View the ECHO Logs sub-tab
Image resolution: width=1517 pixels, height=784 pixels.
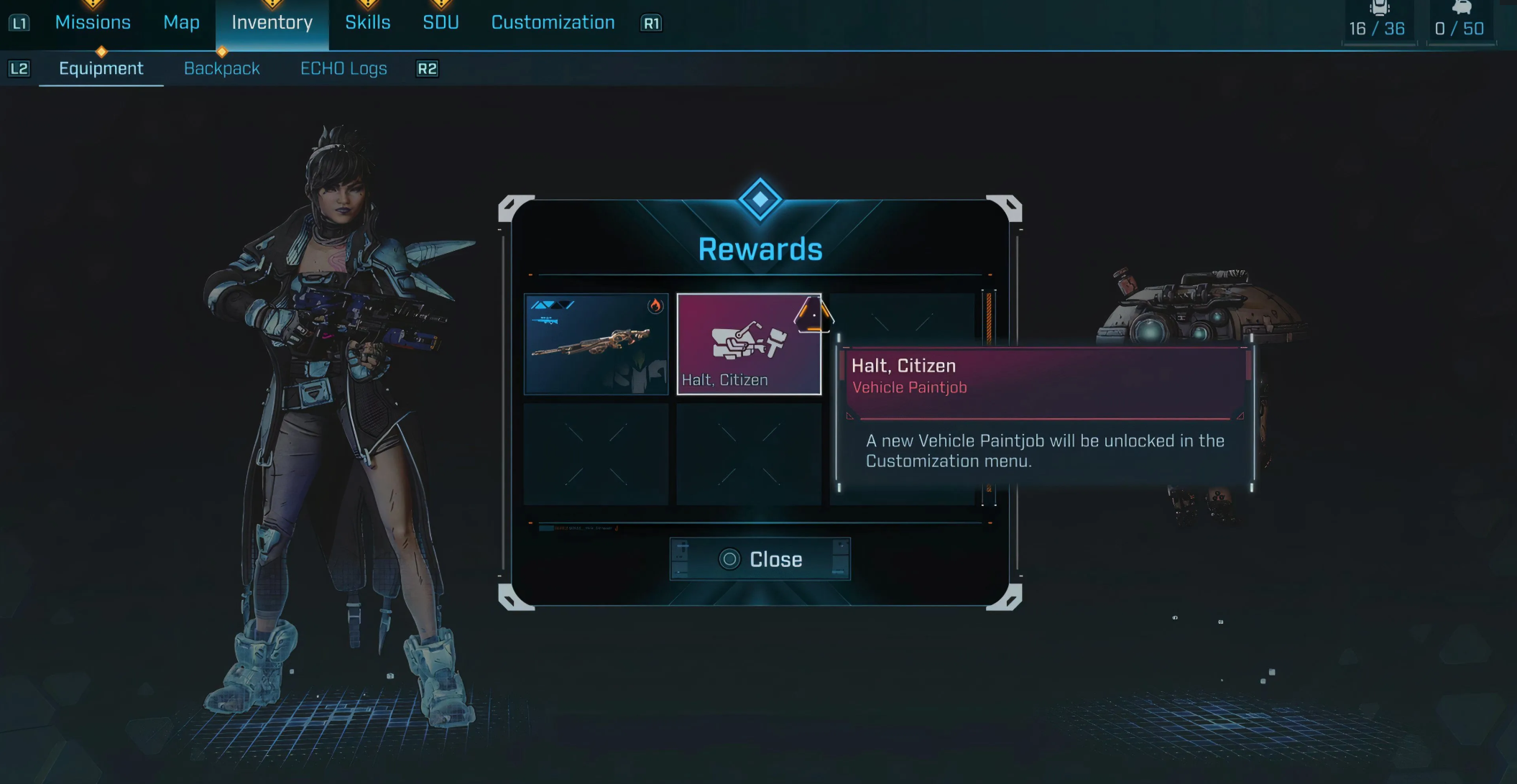click(343, 68)
